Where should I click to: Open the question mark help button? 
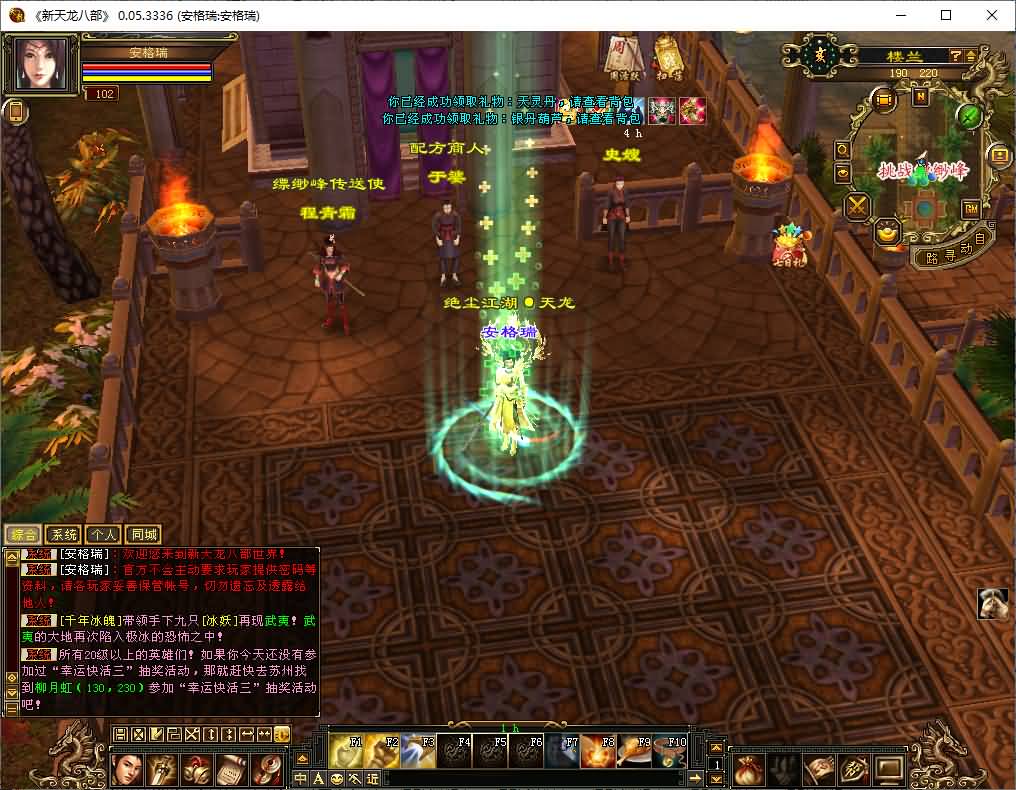click(956, 56)
